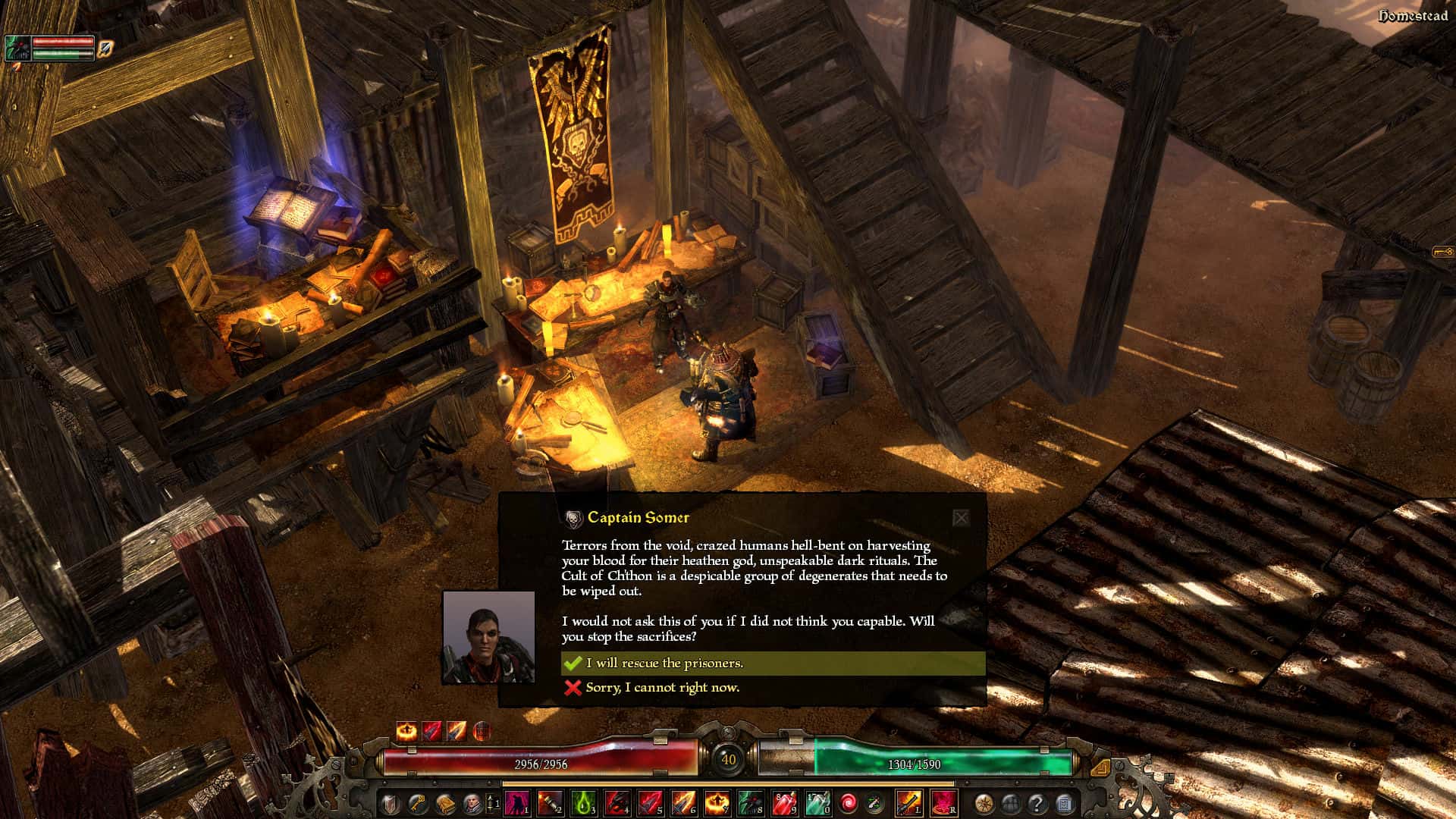Use the red health potion in slot 9

point(783,802)
